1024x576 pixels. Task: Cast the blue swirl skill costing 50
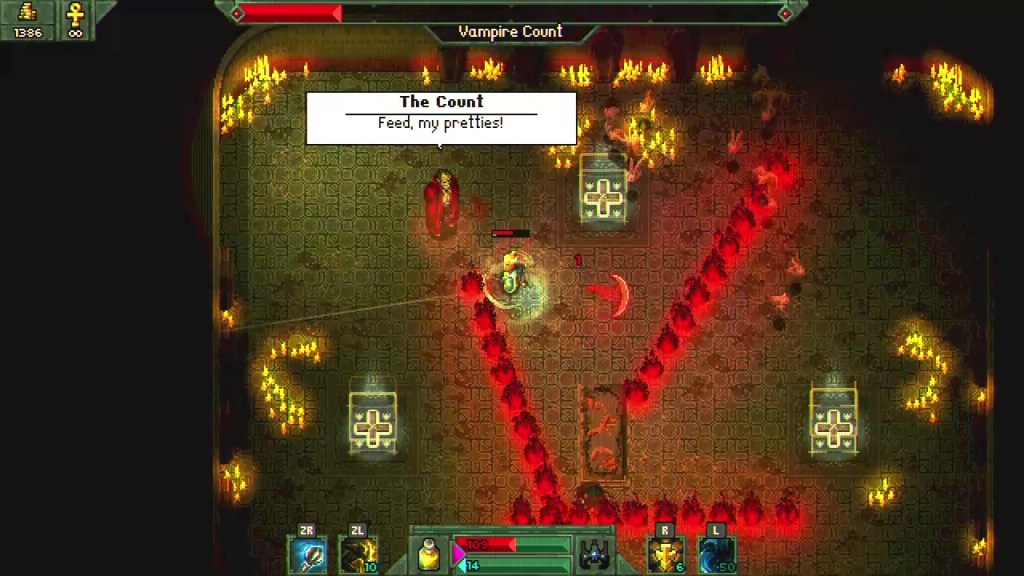tap(716, 555)
